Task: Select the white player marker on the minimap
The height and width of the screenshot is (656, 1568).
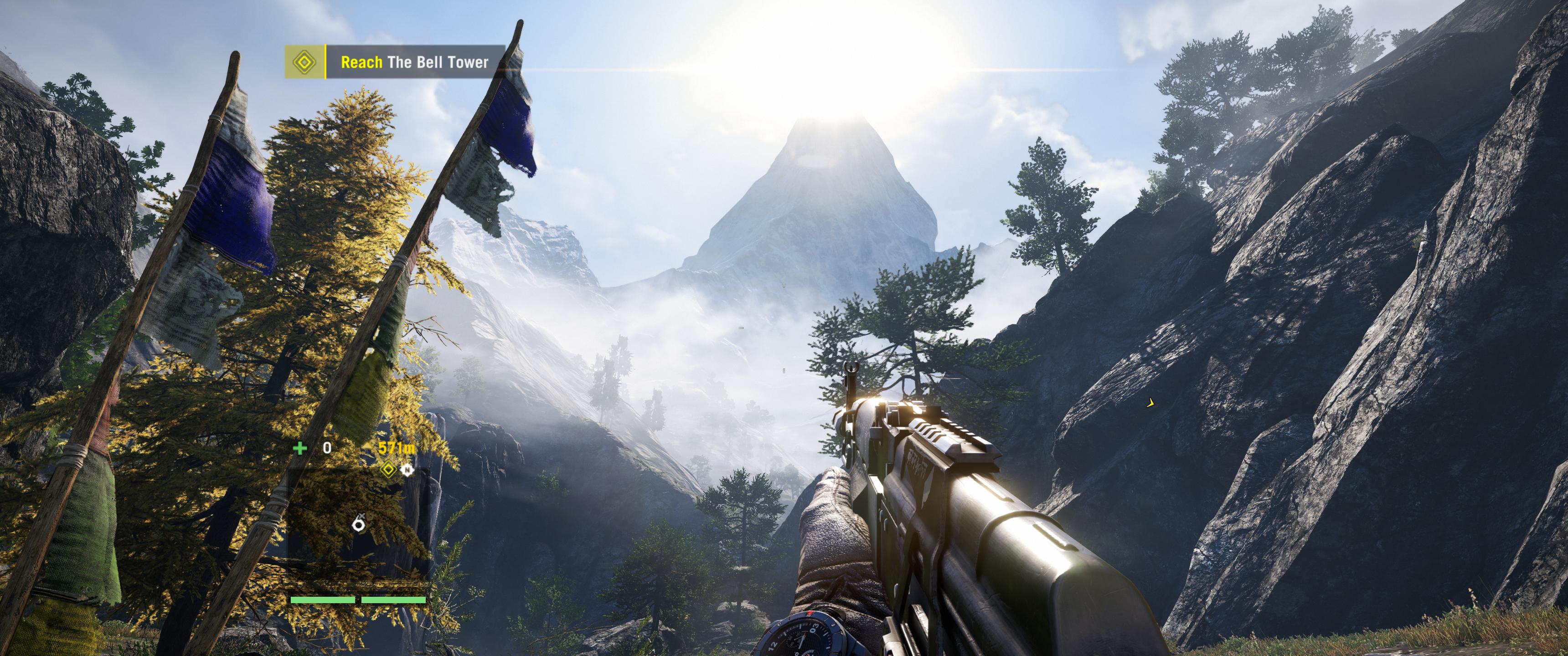Action: click(360, 523)
